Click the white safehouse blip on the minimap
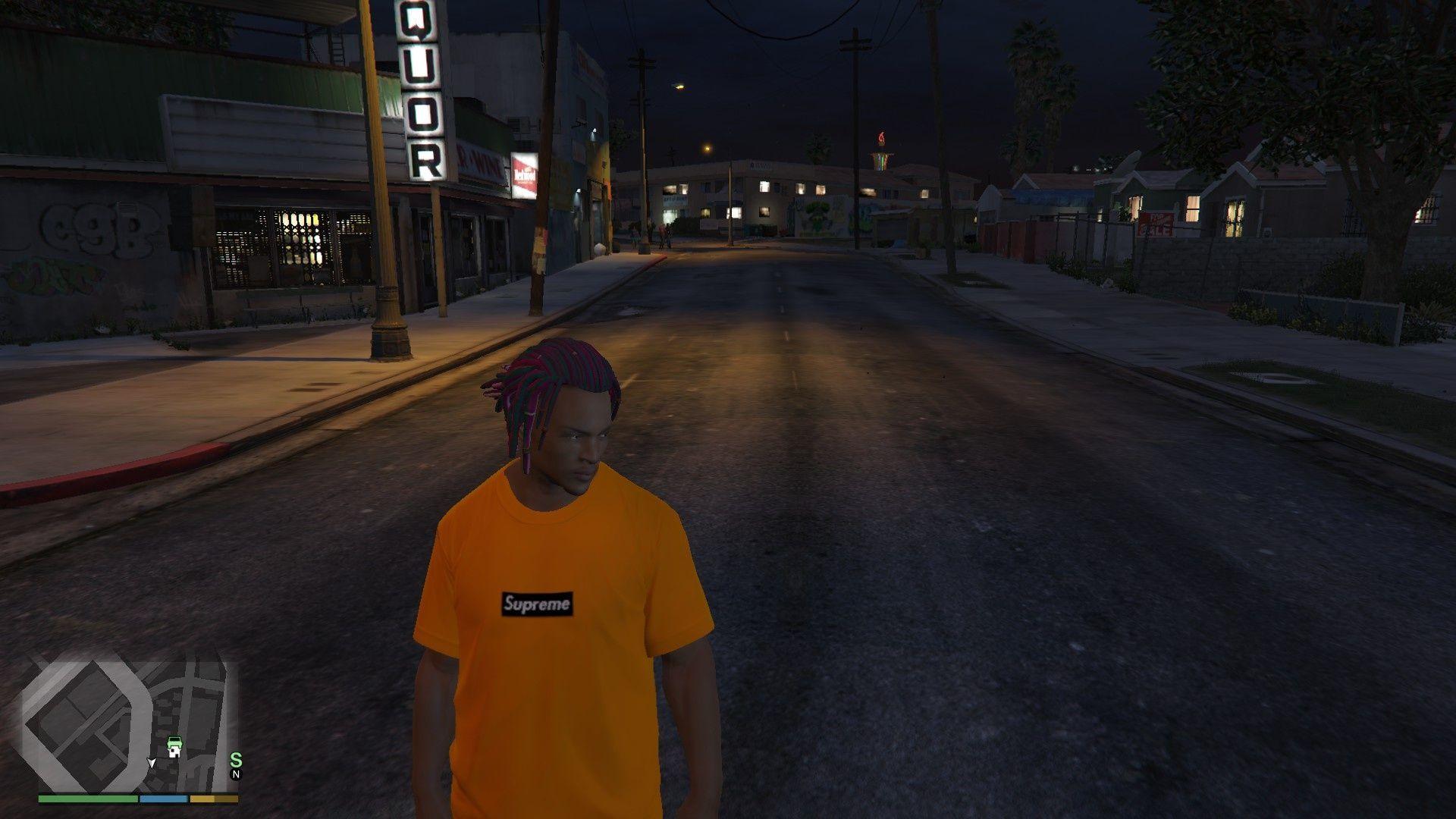 [175, 752]
